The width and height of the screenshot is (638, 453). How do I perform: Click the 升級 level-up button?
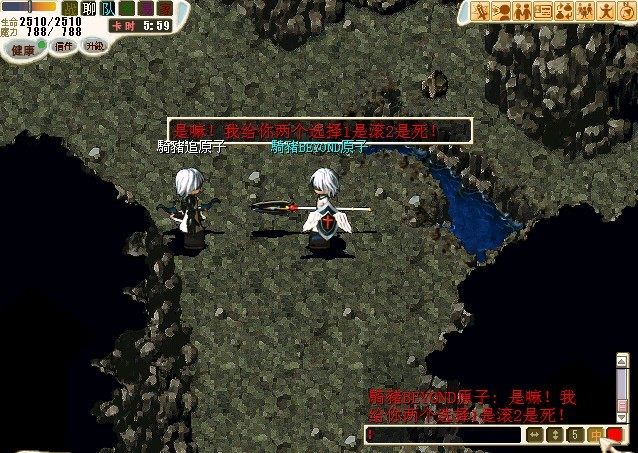tap(93, 46)
